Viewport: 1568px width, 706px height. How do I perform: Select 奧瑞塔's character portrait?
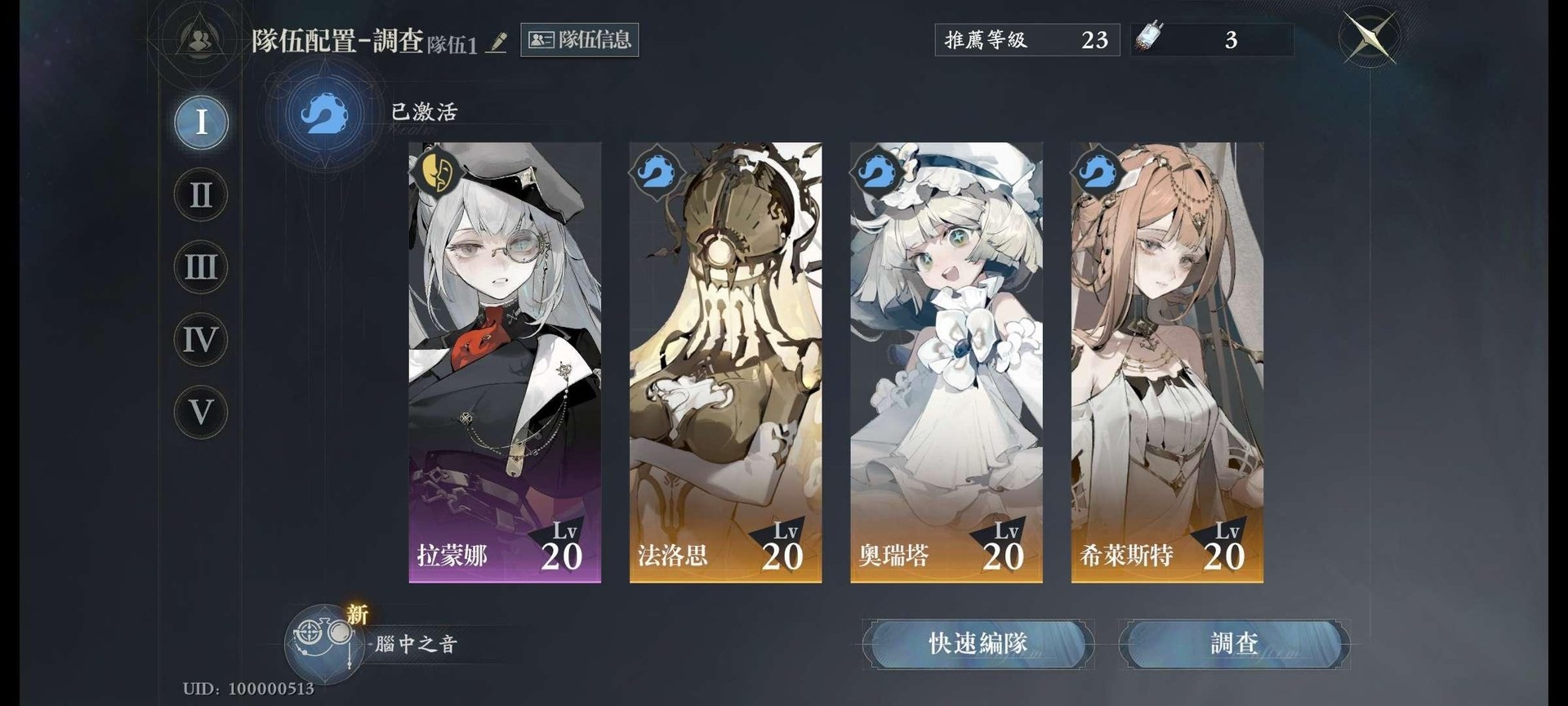947,360
